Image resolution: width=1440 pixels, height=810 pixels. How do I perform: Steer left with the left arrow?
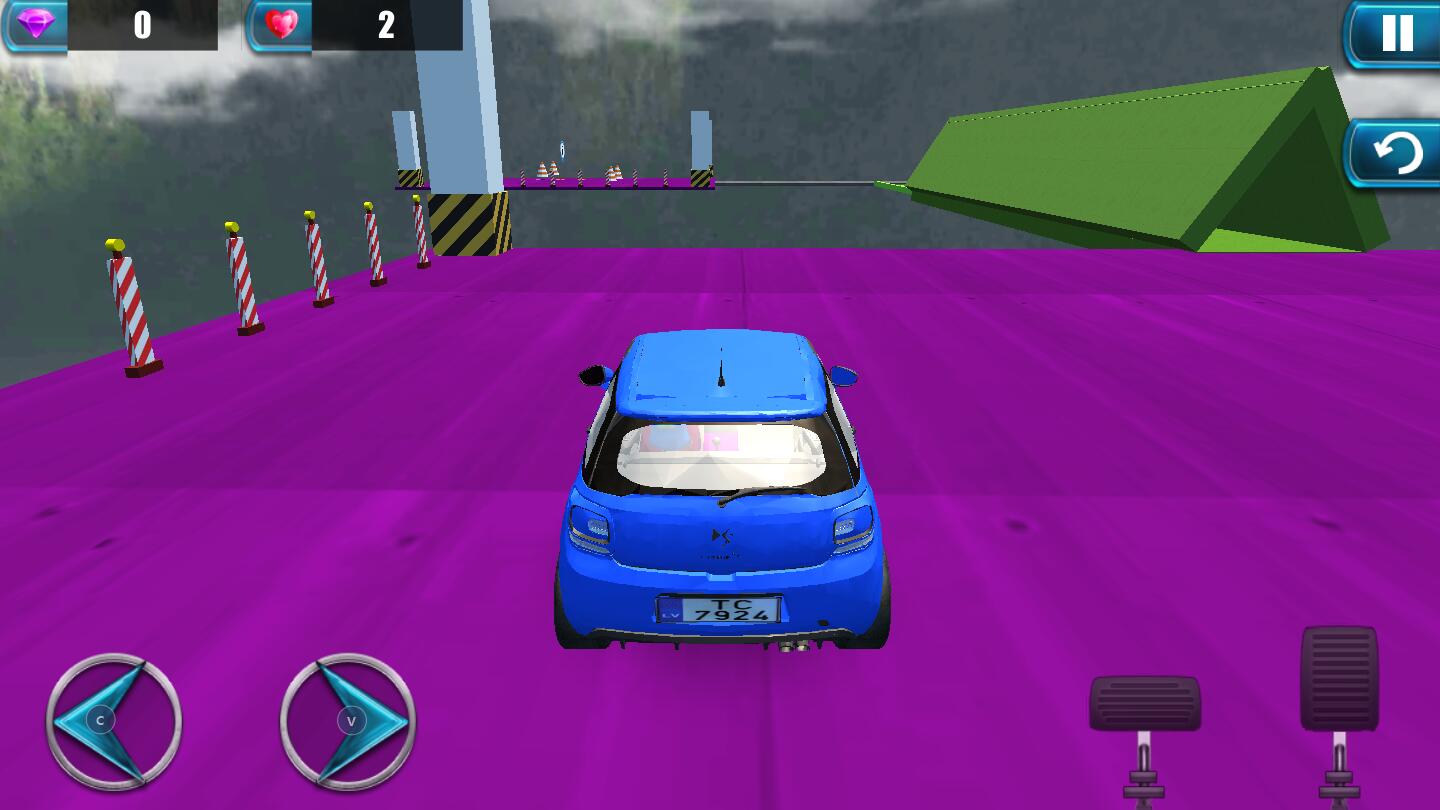click(113, 720)
